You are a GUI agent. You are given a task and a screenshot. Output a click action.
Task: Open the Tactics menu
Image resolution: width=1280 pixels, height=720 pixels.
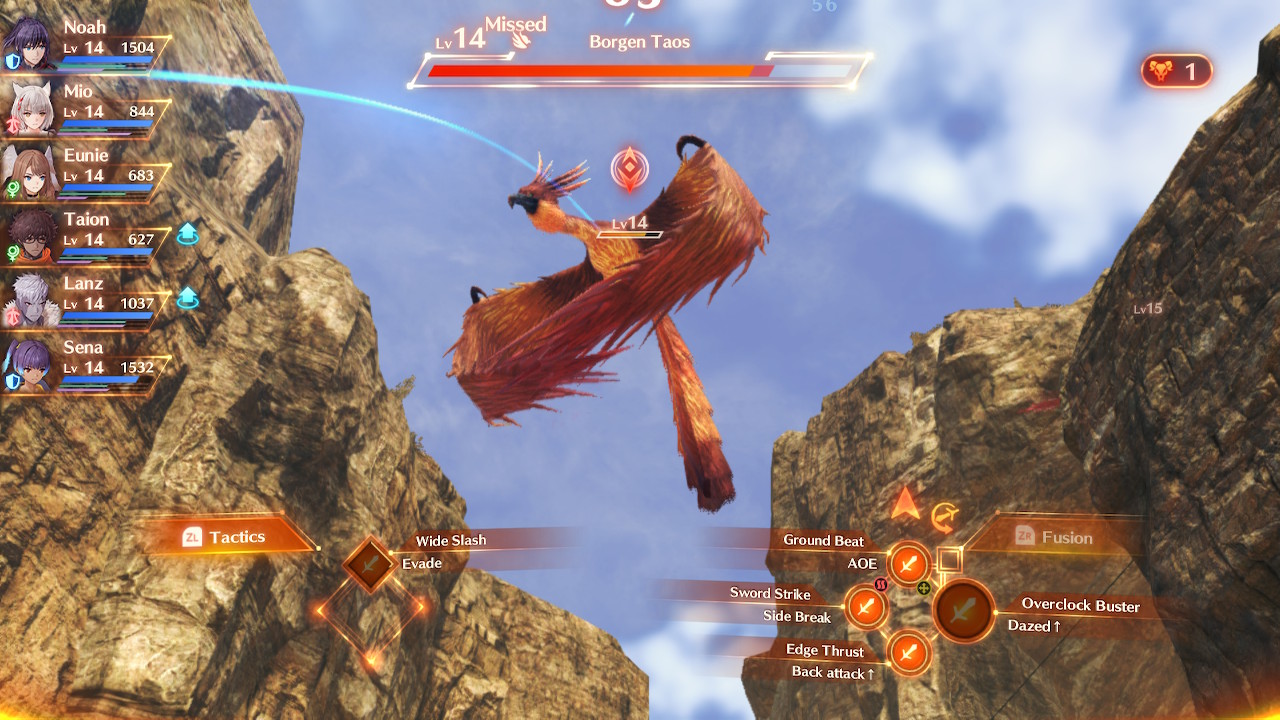coord(226,537)
